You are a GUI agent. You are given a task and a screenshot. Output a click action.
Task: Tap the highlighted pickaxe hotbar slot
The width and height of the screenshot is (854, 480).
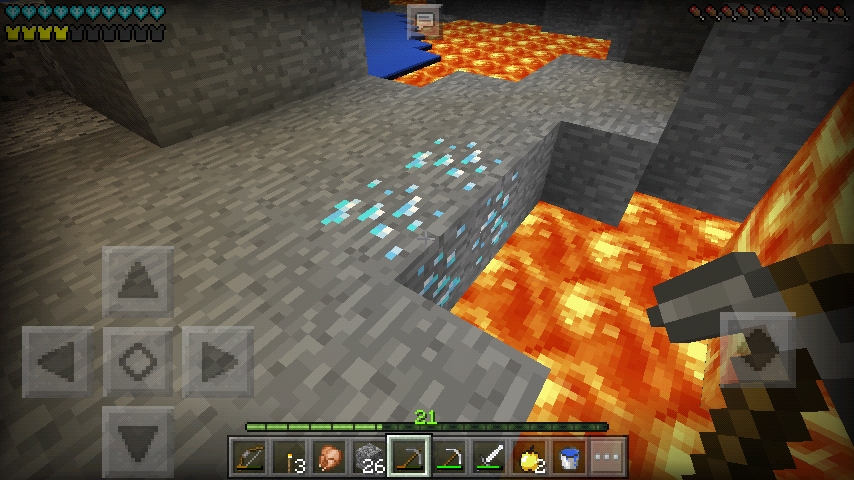408,458
